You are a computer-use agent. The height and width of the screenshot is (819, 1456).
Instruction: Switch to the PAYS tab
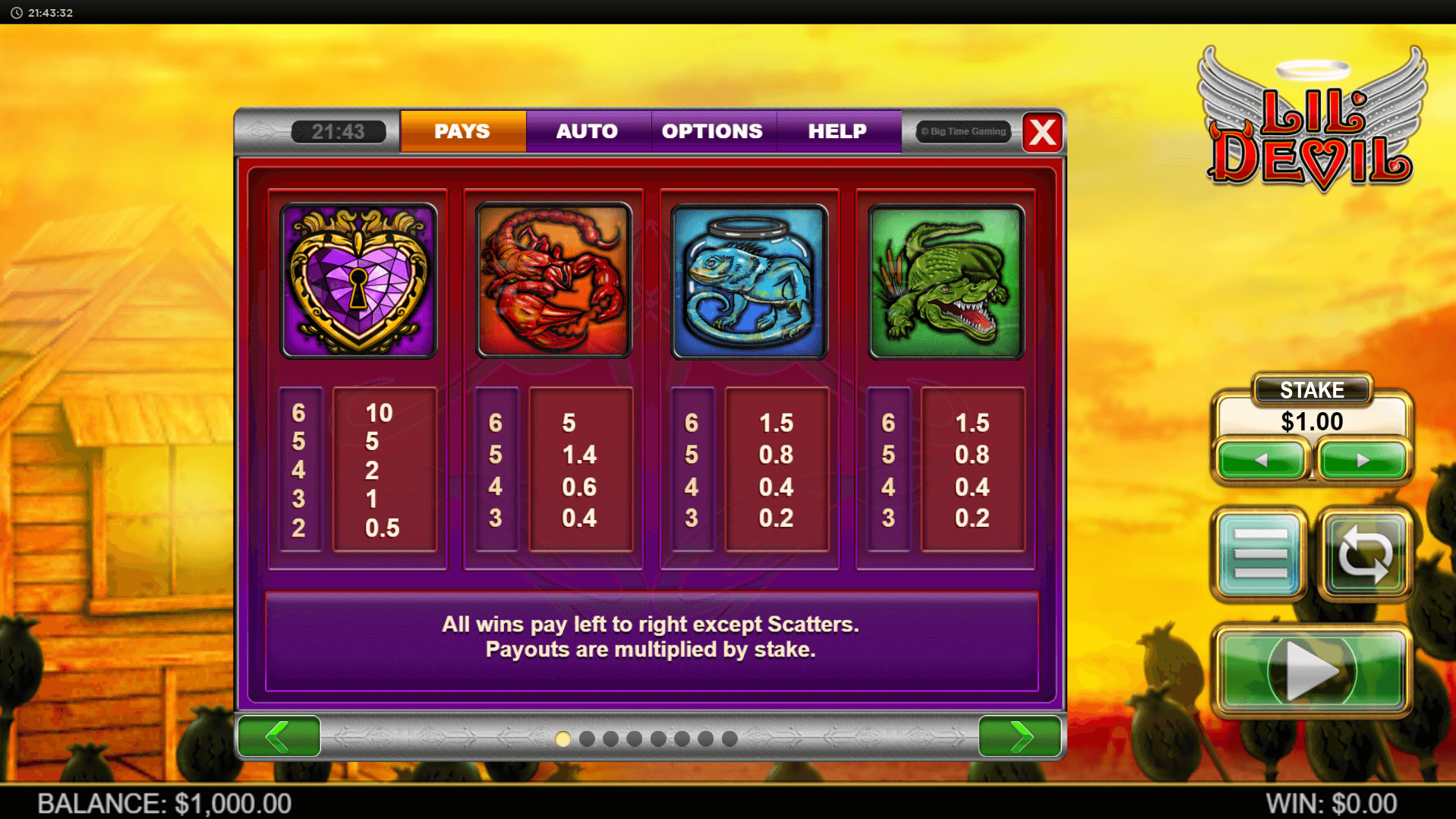[462, 131]
